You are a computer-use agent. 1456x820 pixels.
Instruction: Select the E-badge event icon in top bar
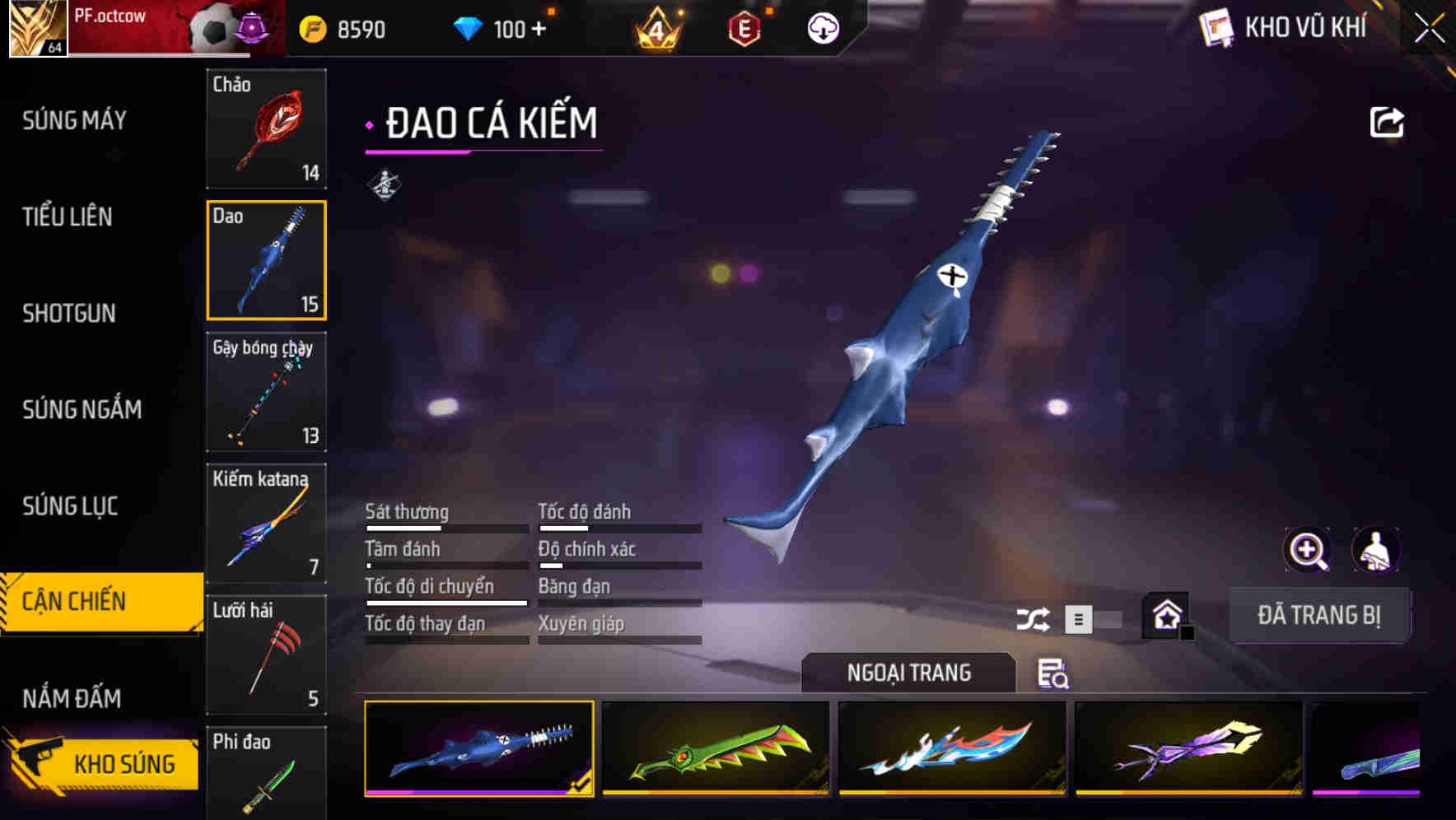[x=745, y=28]
